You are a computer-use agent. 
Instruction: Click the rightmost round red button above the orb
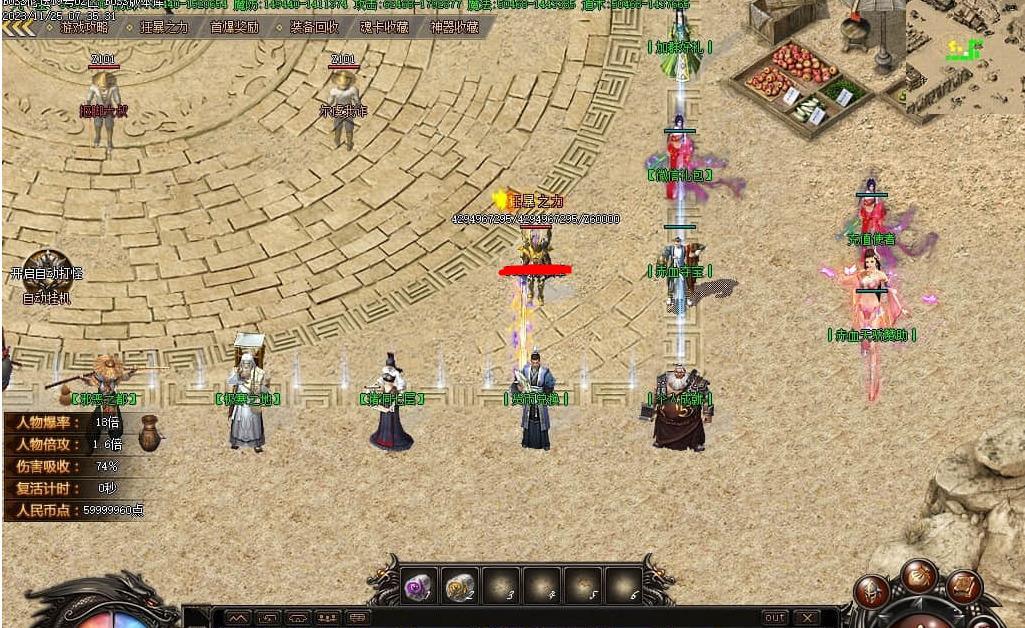coord(963,588)
